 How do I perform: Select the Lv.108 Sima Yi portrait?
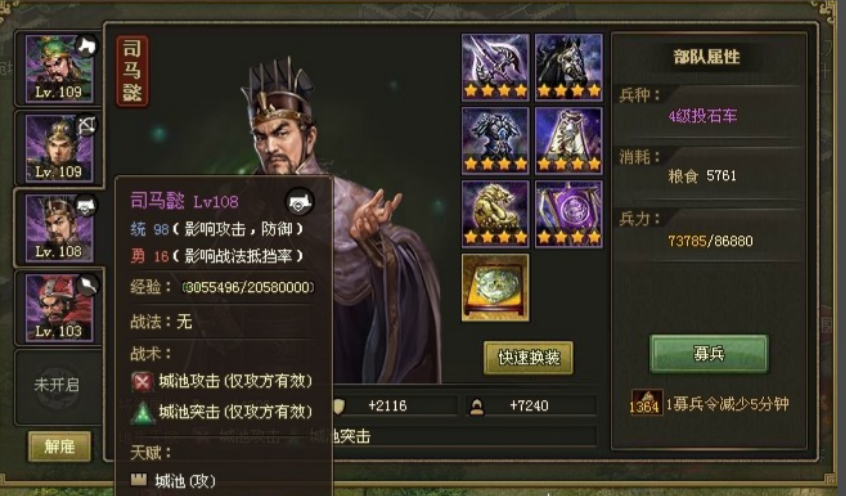coord(59,227)
